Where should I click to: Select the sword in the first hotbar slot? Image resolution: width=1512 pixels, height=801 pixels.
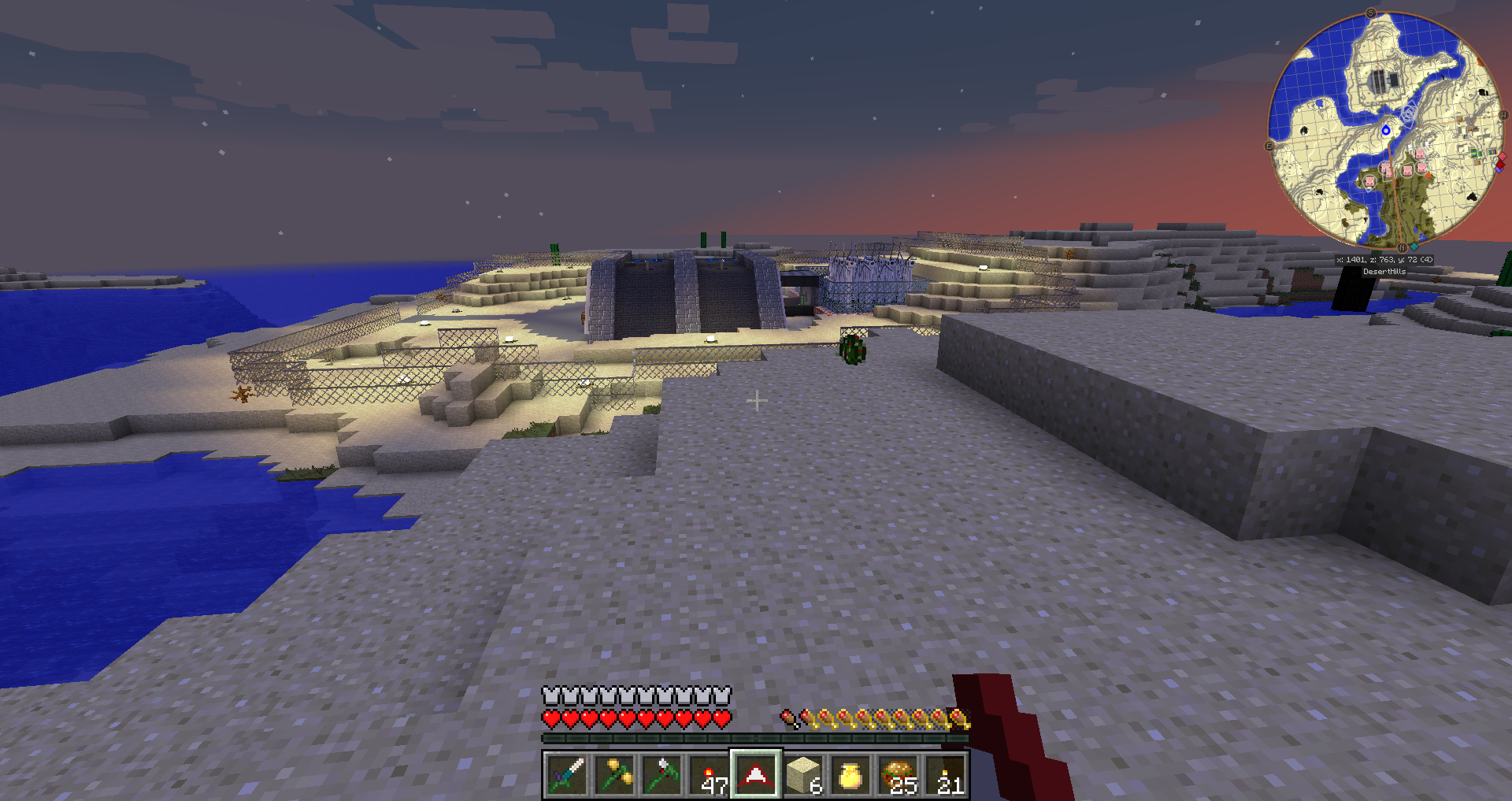567,775
